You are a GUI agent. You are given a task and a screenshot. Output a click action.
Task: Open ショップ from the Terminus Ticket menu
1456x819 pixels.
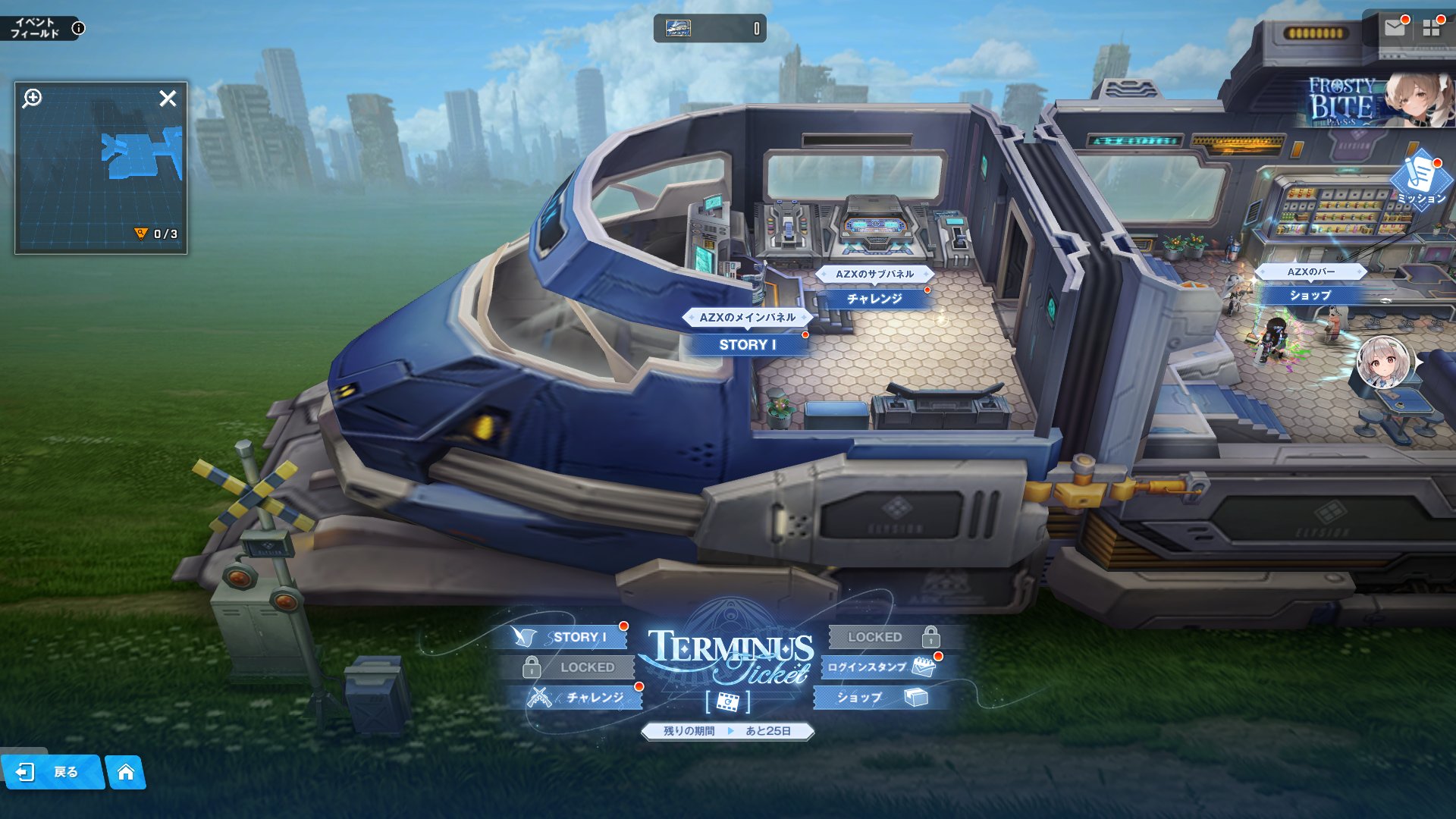[x=880, y=697]
